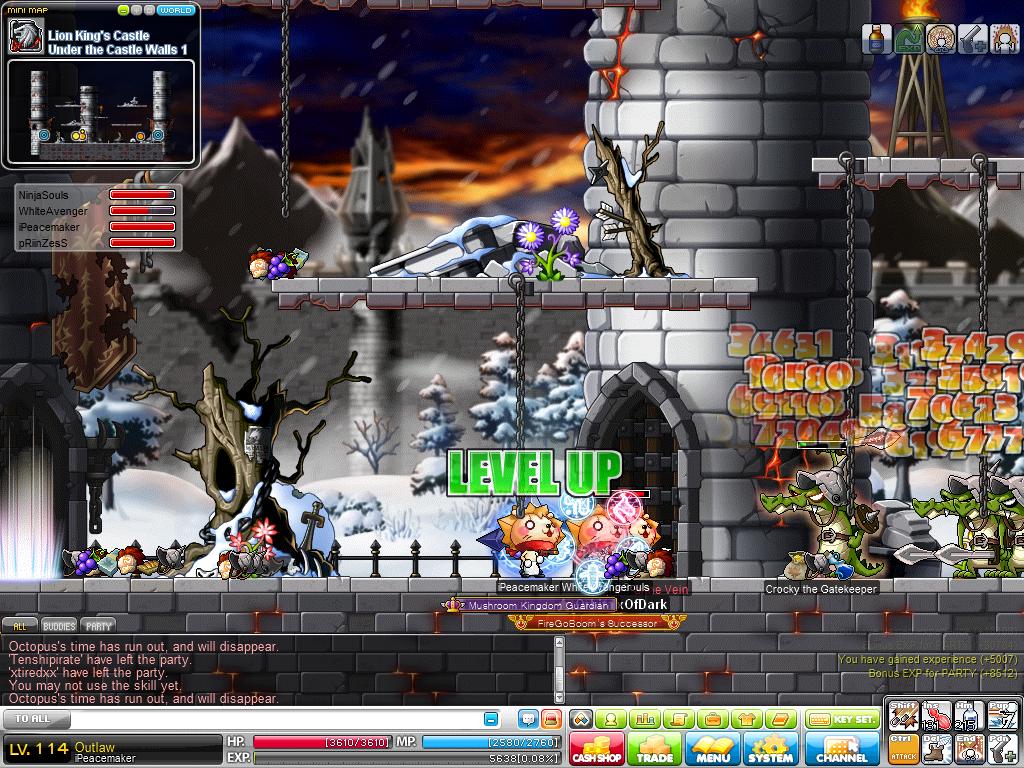This screenshot has width=1024, height=768.
Task: Open the World map from minimap
Action: [177, 10]
